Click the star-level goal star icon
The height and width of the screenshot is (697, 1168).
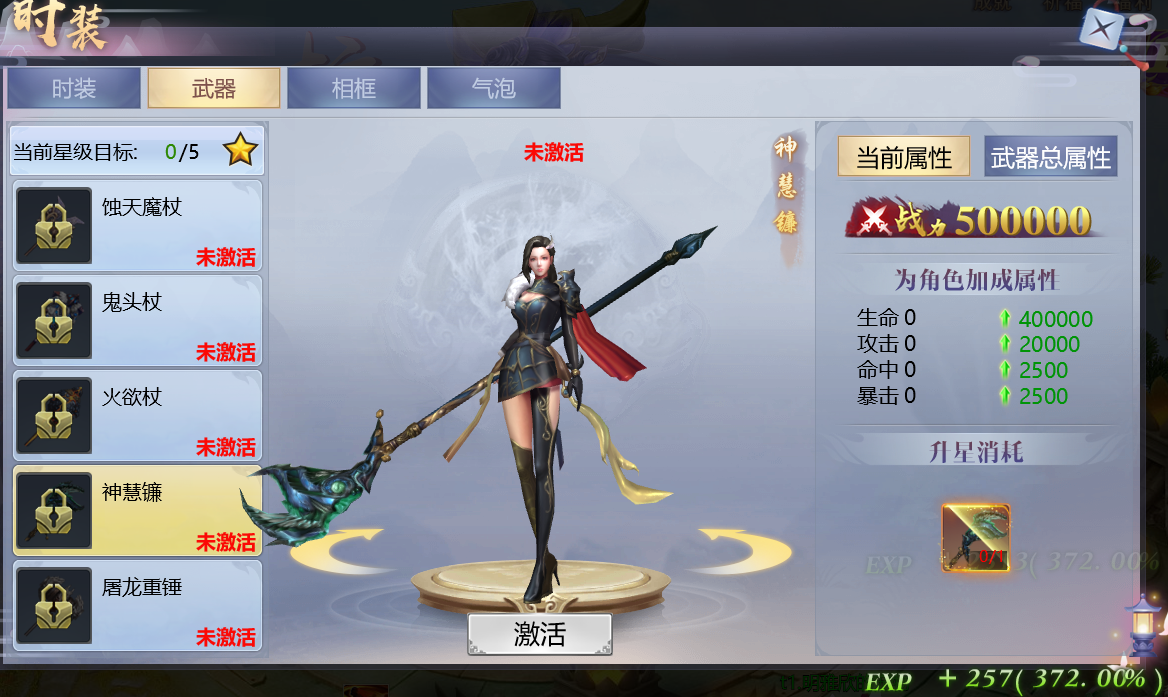point(240,151)
